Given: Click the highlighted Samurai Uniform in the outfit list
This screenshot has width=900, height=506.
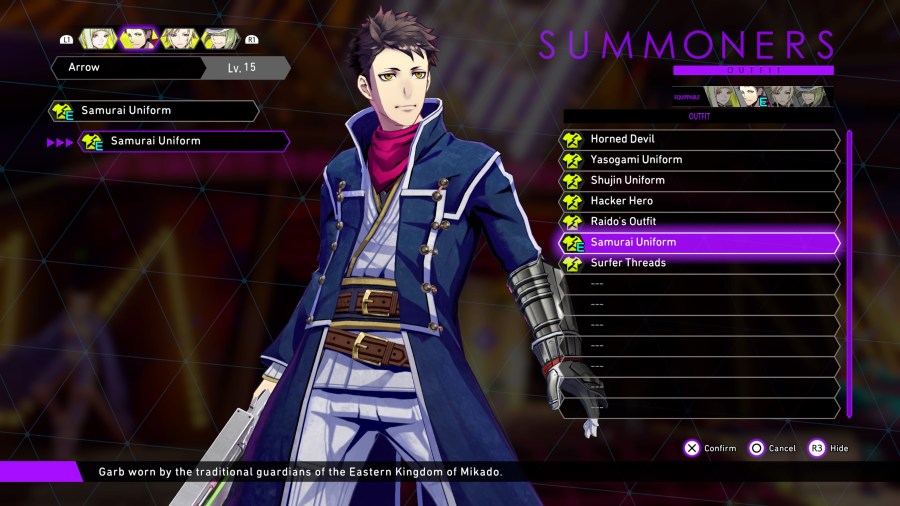Looking at the screenshot, I should (x=700, y=242).
